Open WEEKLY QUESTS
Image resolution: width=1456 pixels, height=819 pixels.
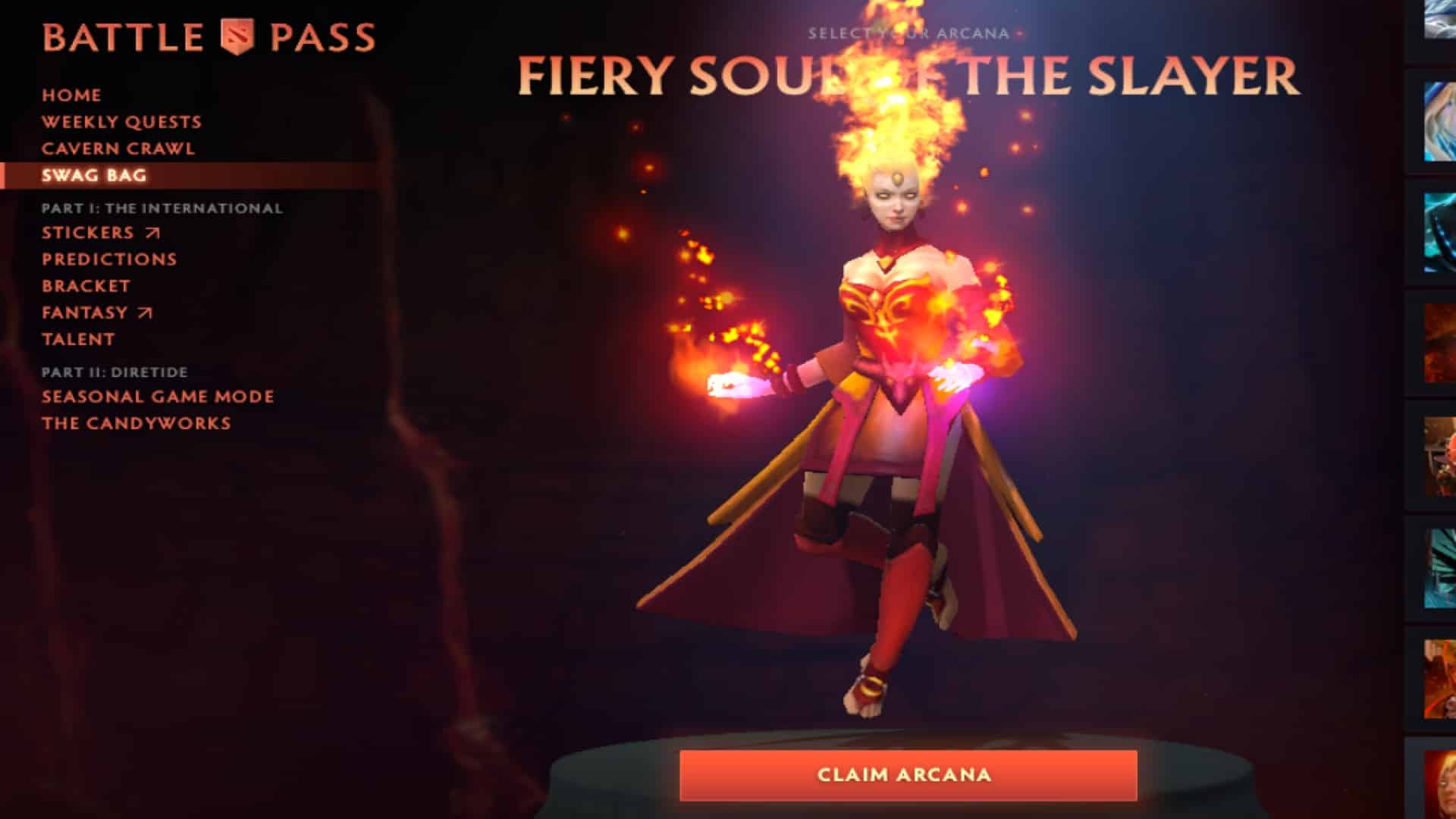click(x=122, y=121)
